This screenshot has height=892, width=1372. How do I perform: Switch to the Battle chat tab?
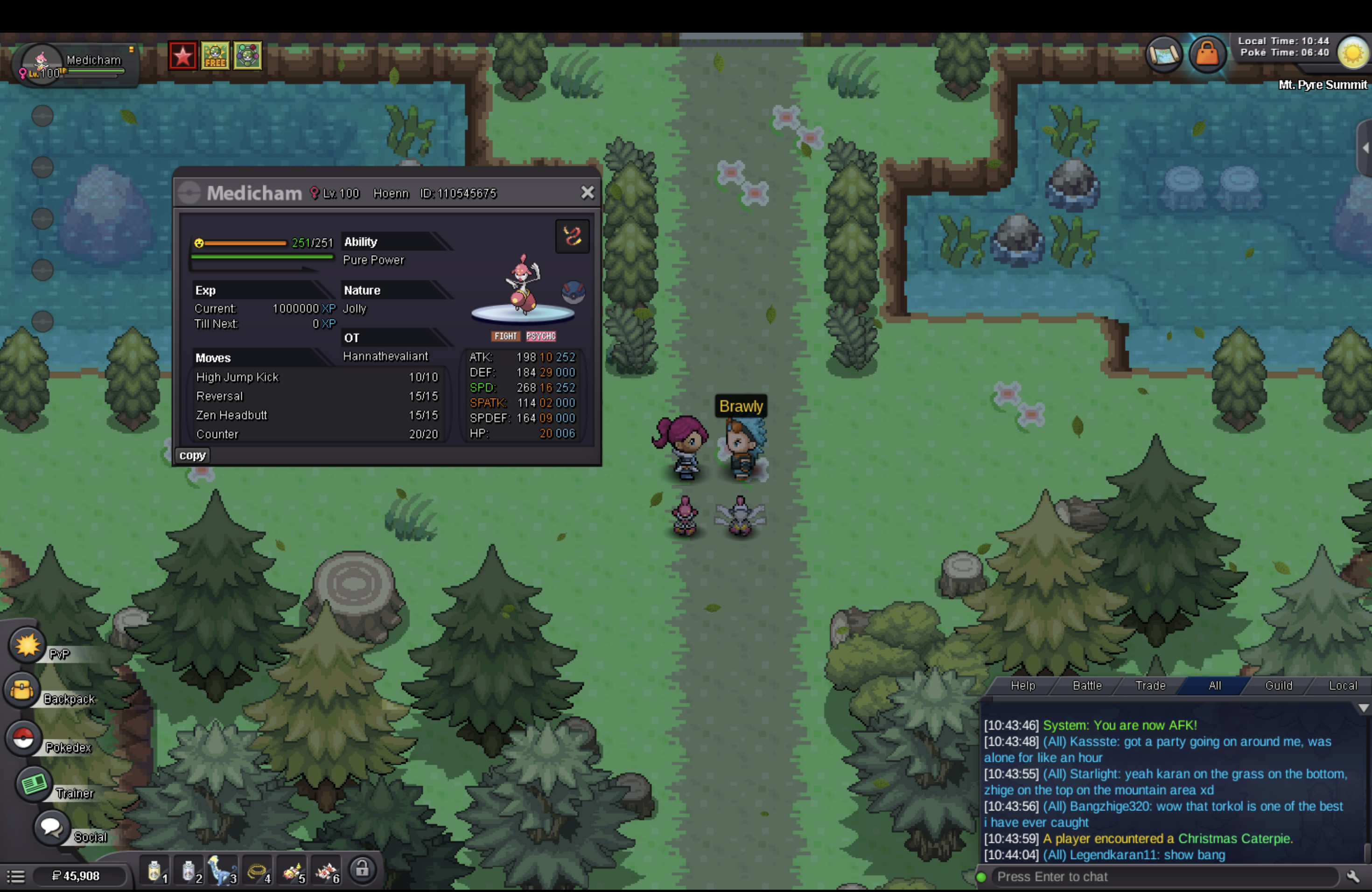point(1087,686)
